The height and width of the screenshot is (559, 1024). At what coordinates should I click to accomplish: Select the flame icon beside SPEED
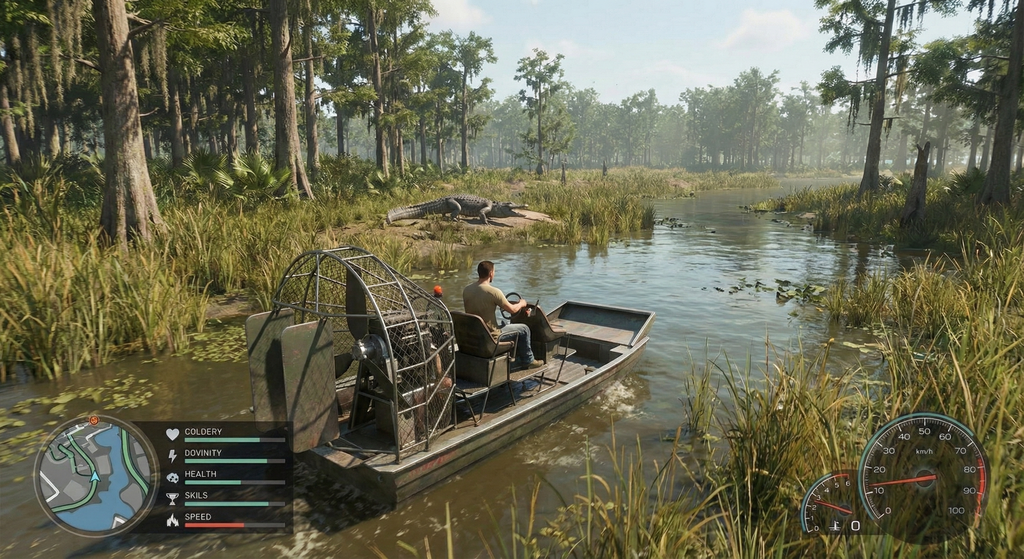point(172,520)
